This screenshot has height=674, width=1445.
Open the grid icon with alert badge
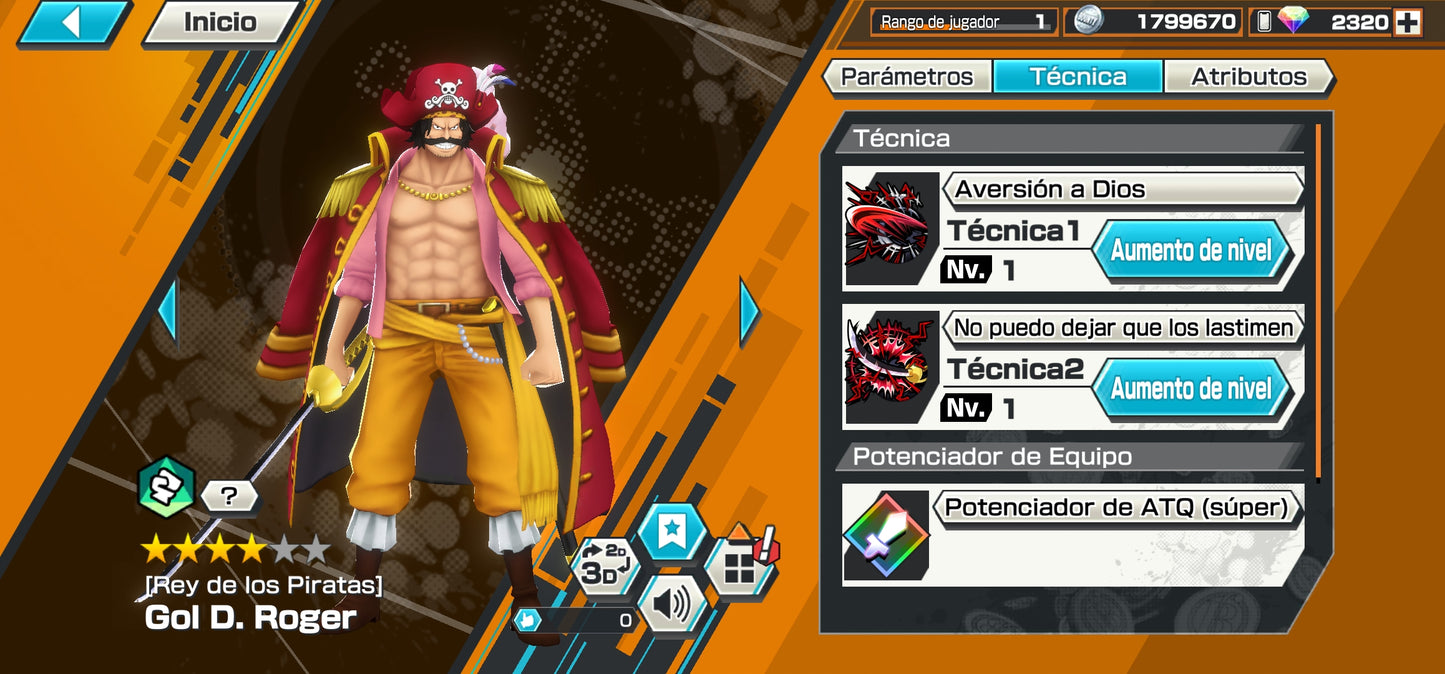[741, 565]
